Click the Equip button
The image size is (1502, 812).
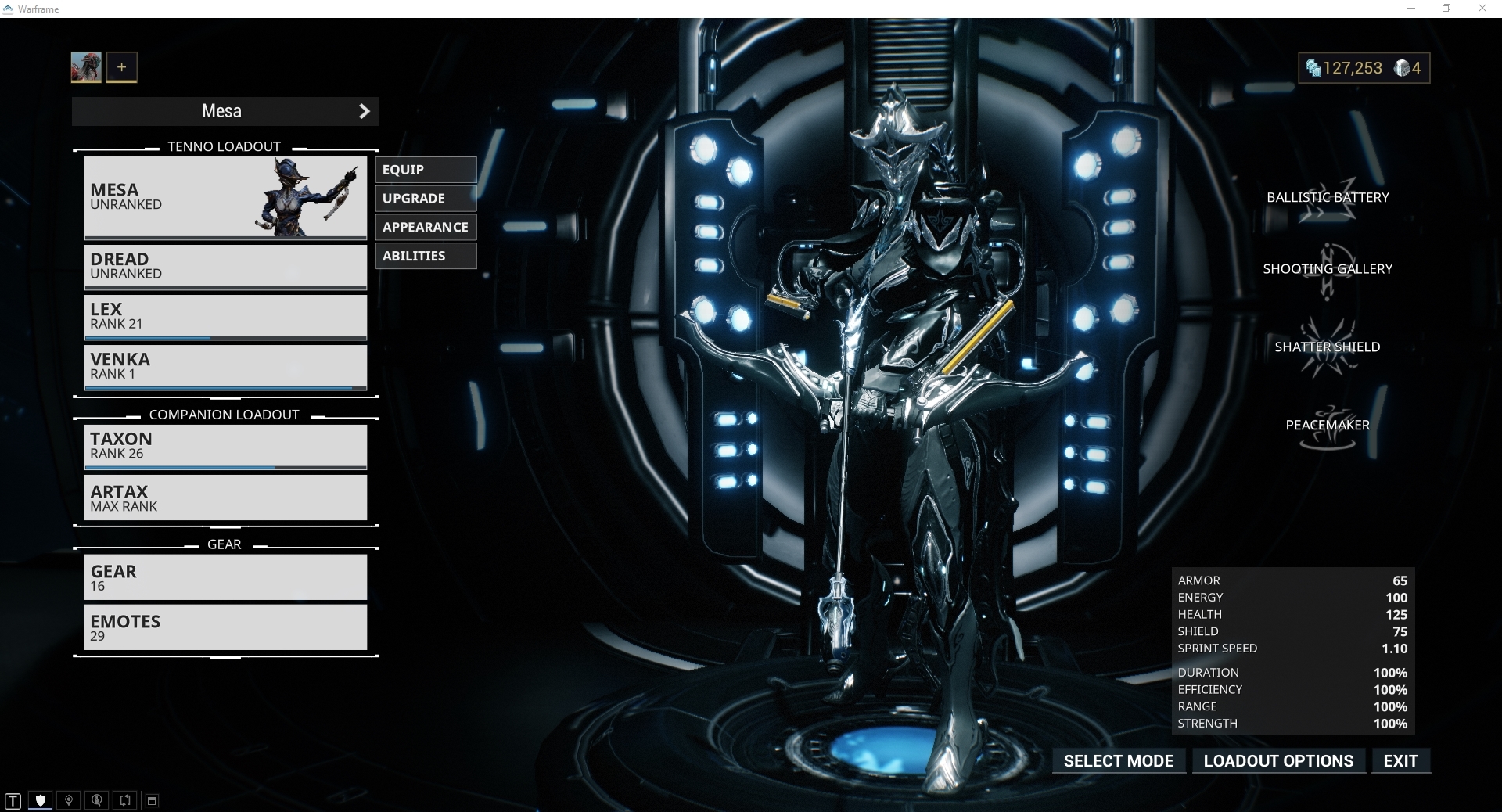tap(426, 170)
